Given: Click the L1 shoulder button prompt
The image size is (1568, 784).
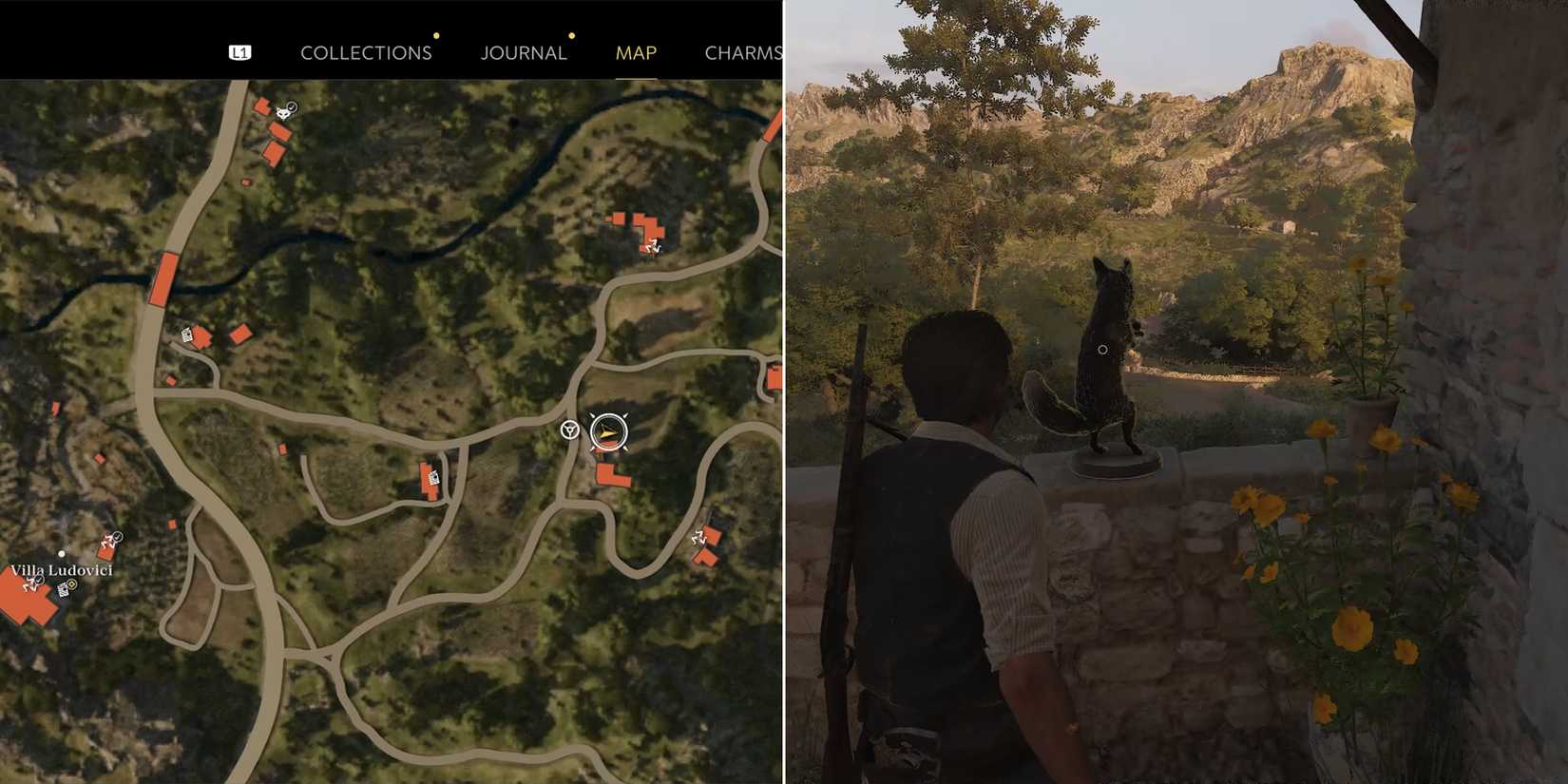Looking at the screenshot, I should click(239, 51).
